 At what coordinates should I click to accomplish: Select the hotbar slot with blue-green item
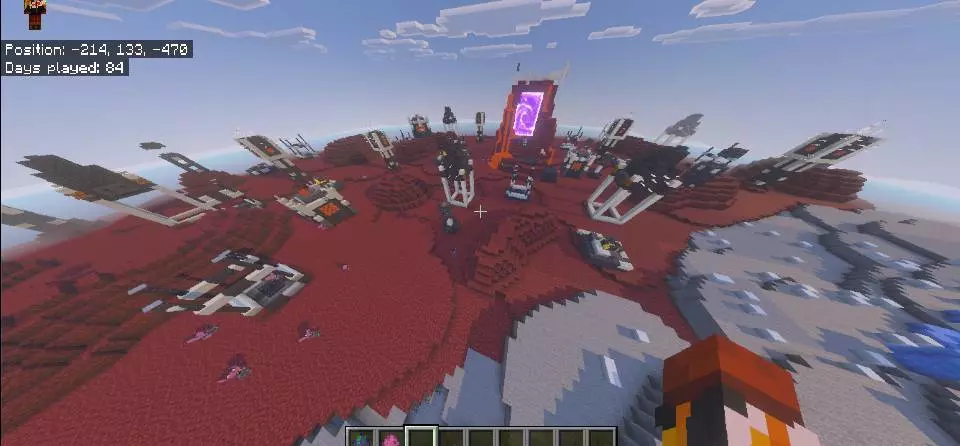(359, 437)
